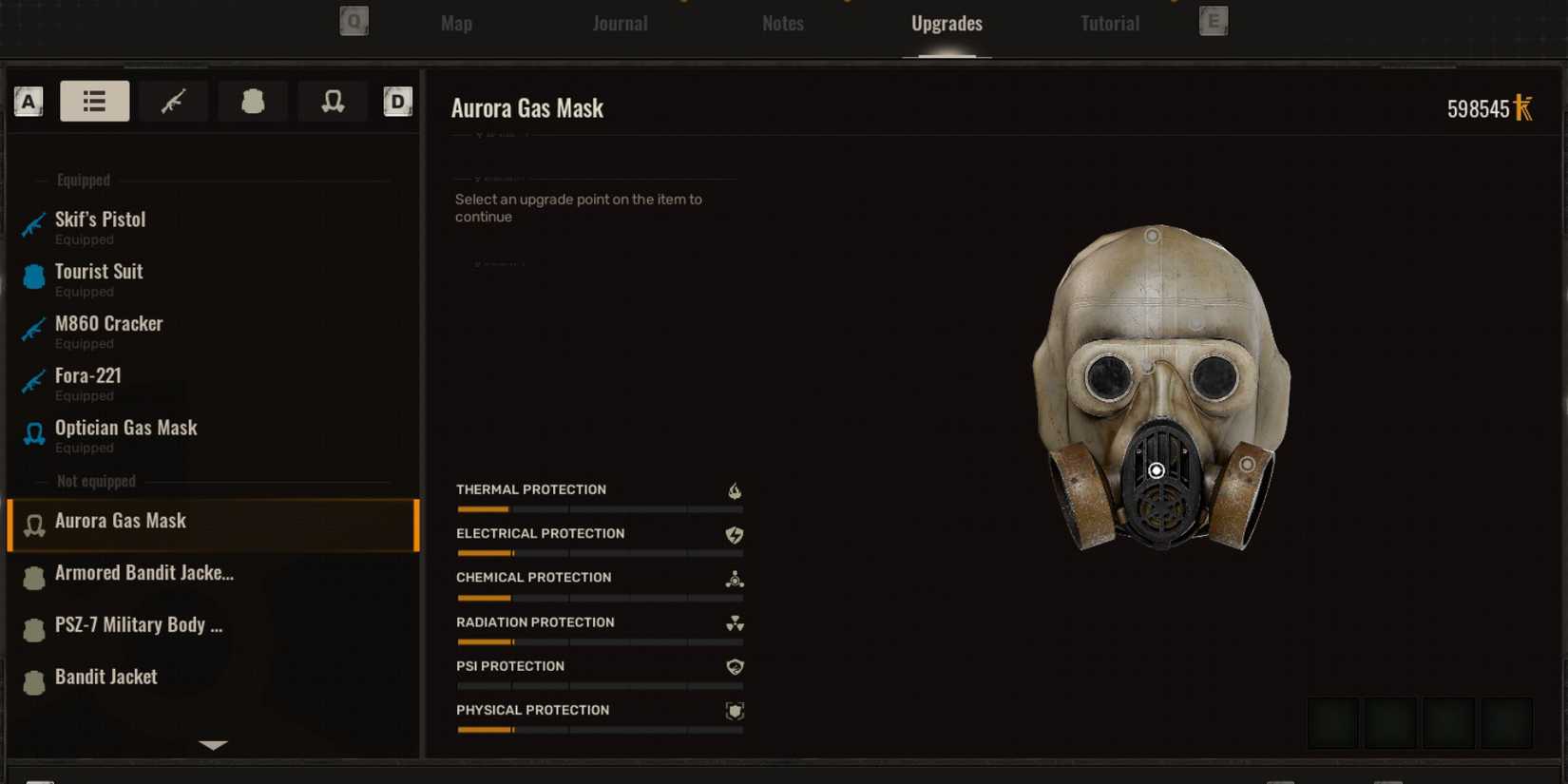
Task: Open the Journal tab
Action: [x=620, y=23]
